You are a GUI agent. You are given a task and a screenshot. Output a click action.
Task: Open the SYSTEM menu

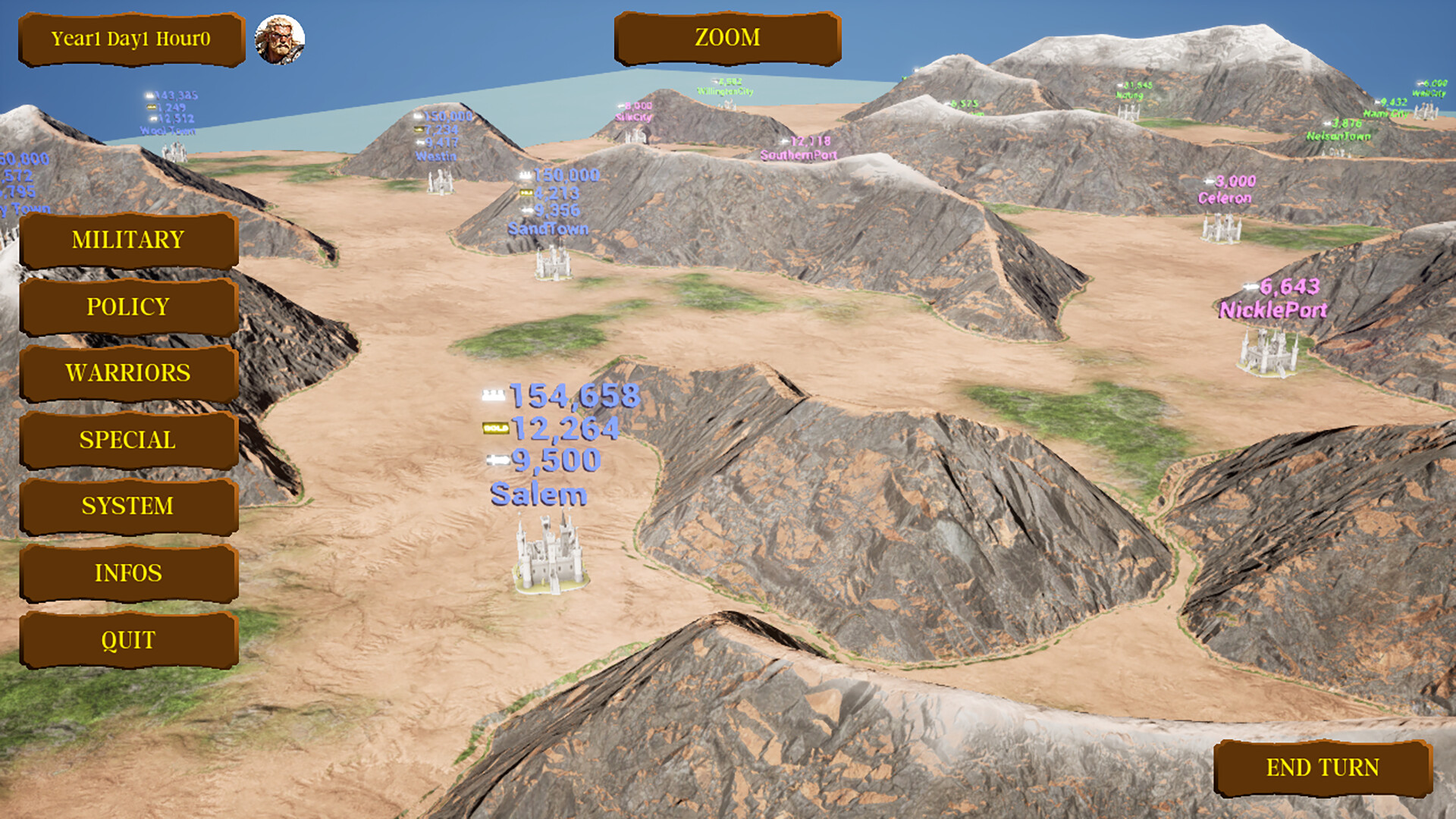(128, 506)
